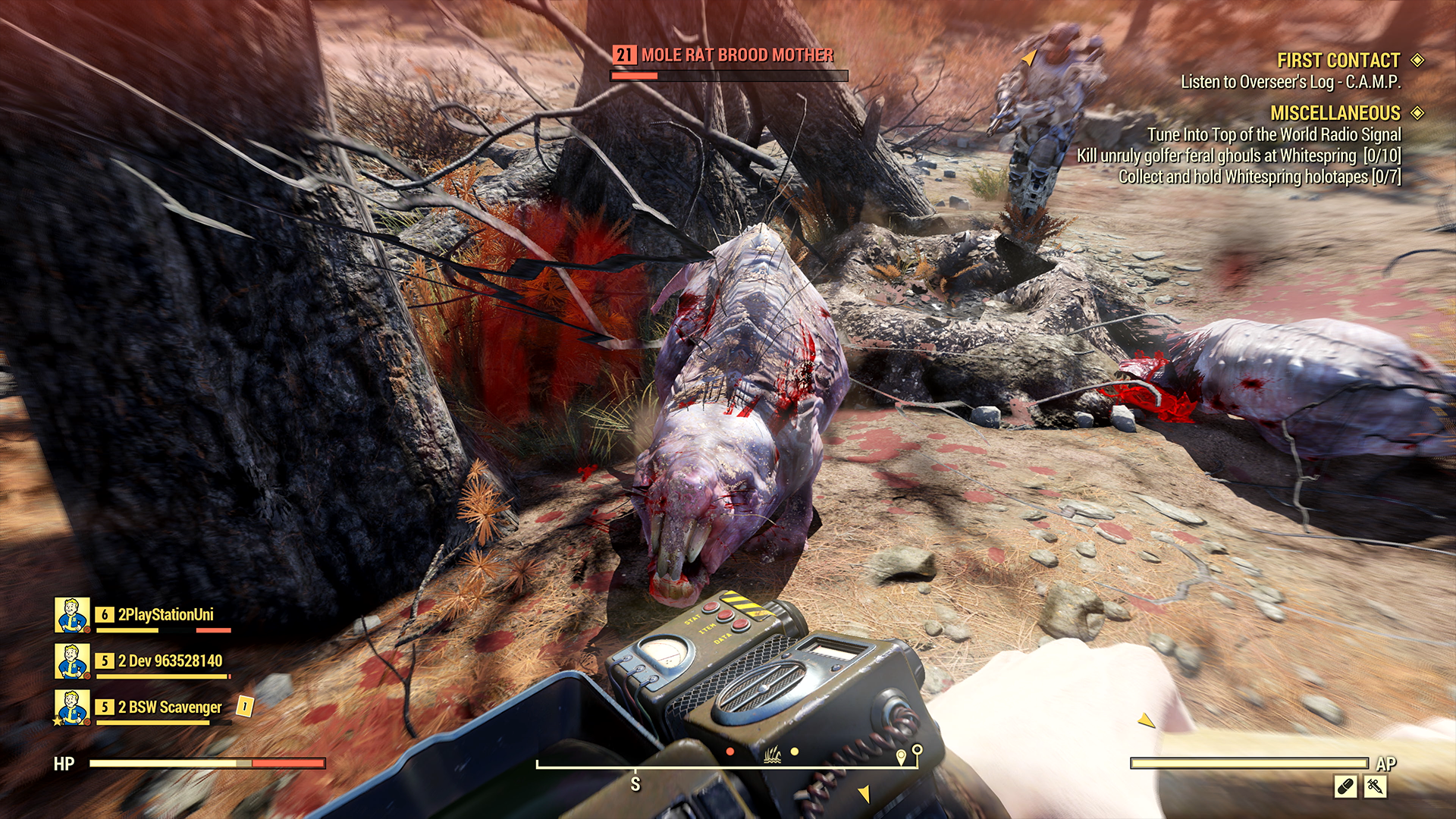This screenshot has height=819, width=1456.
Task: Use the pill chem quick-slot icon
Action: pyautogui.click(x=1345, y=786)
